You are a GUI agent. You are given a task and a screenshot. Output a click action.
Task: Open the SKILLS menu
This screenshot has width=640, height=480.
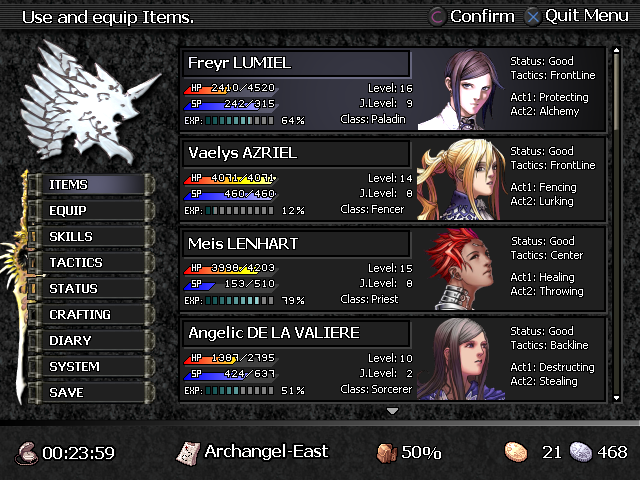(x=90, y=237)
